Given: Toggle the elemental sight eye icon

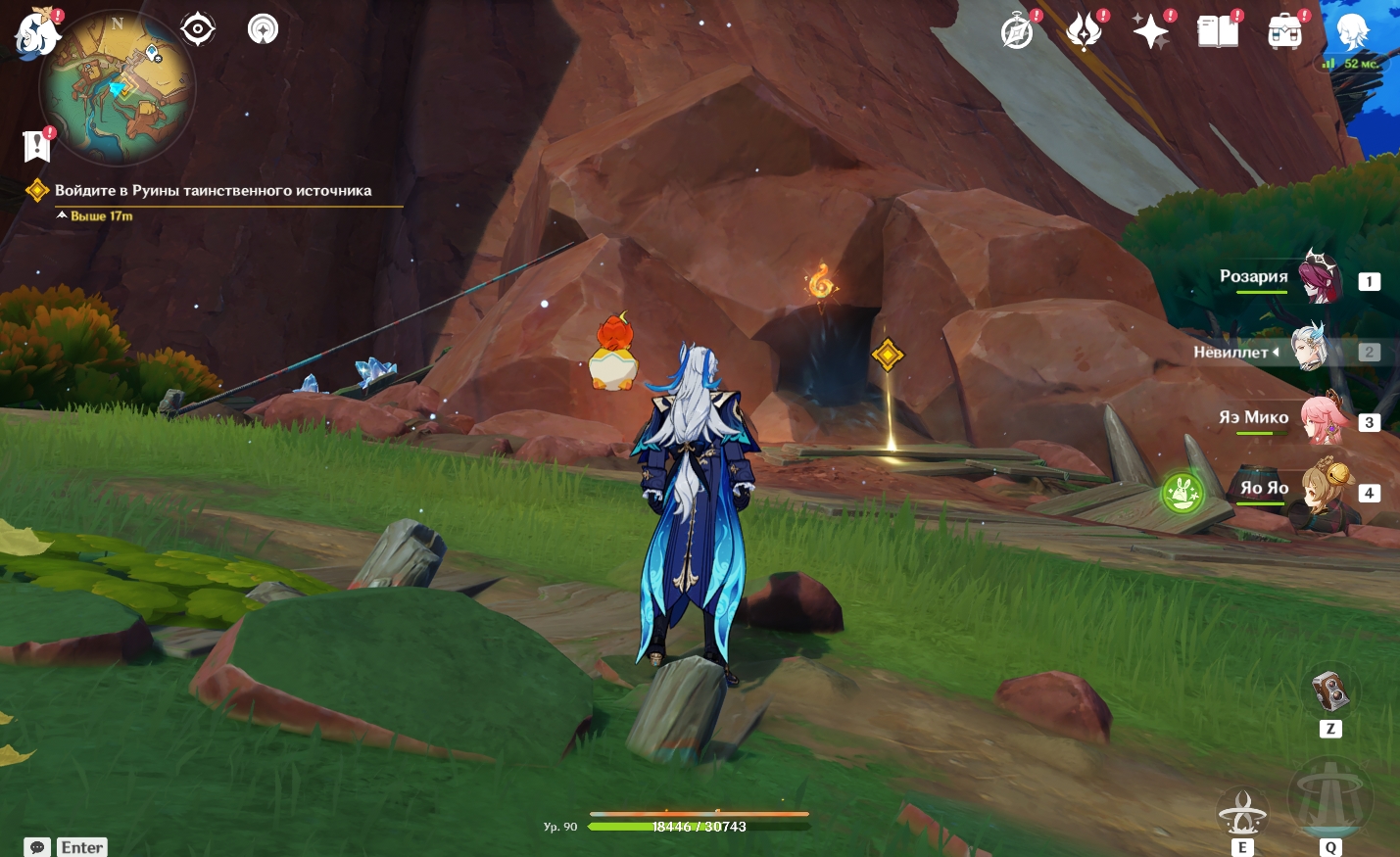Looking at the screenshot, I should click(x=198, y=29).
